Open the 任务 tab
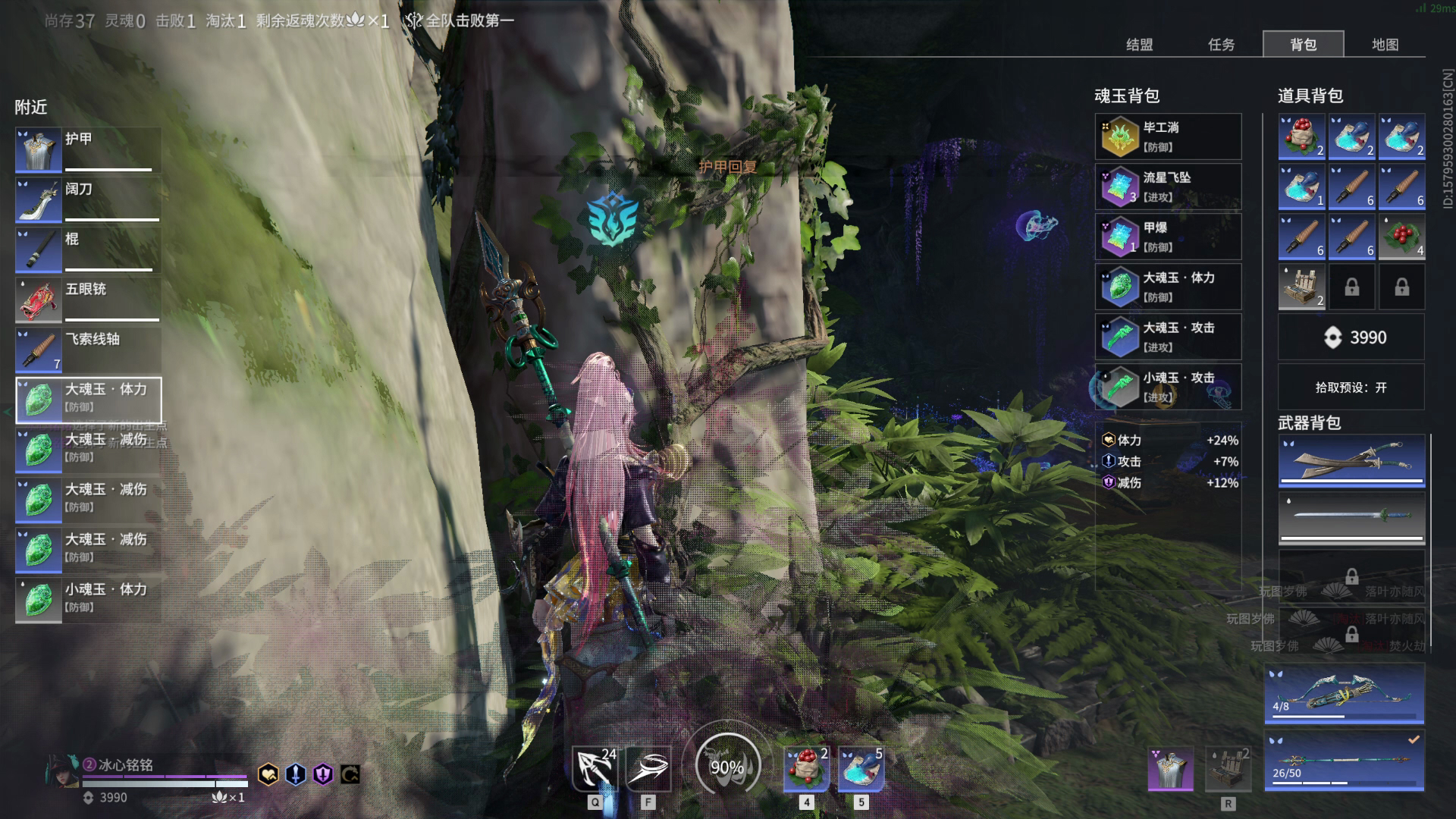Screen dimensions: 1456x819 (1221, 45)
